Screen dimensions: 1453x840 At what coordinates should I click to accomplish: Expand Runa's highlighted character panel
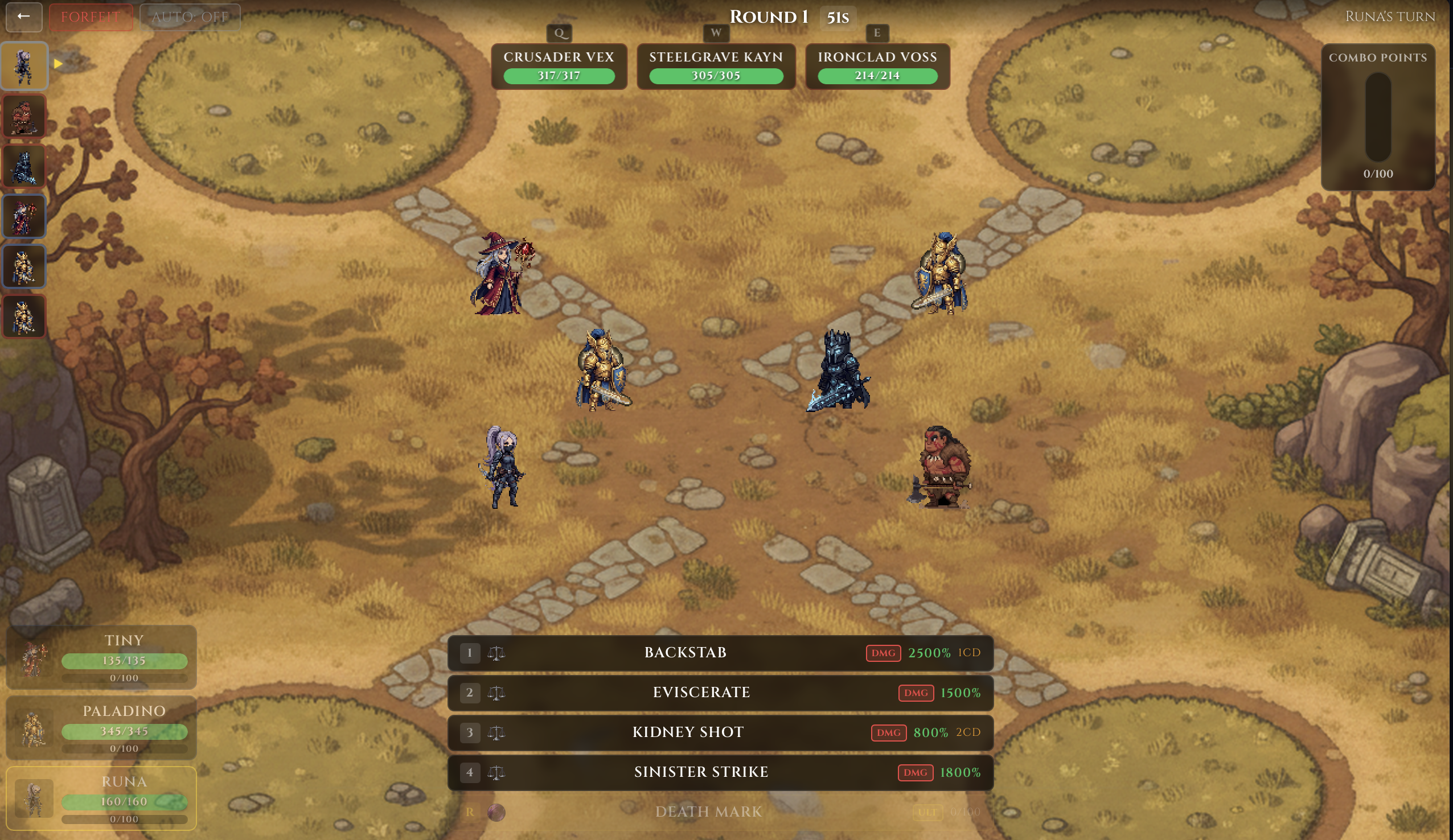point(101,799)
